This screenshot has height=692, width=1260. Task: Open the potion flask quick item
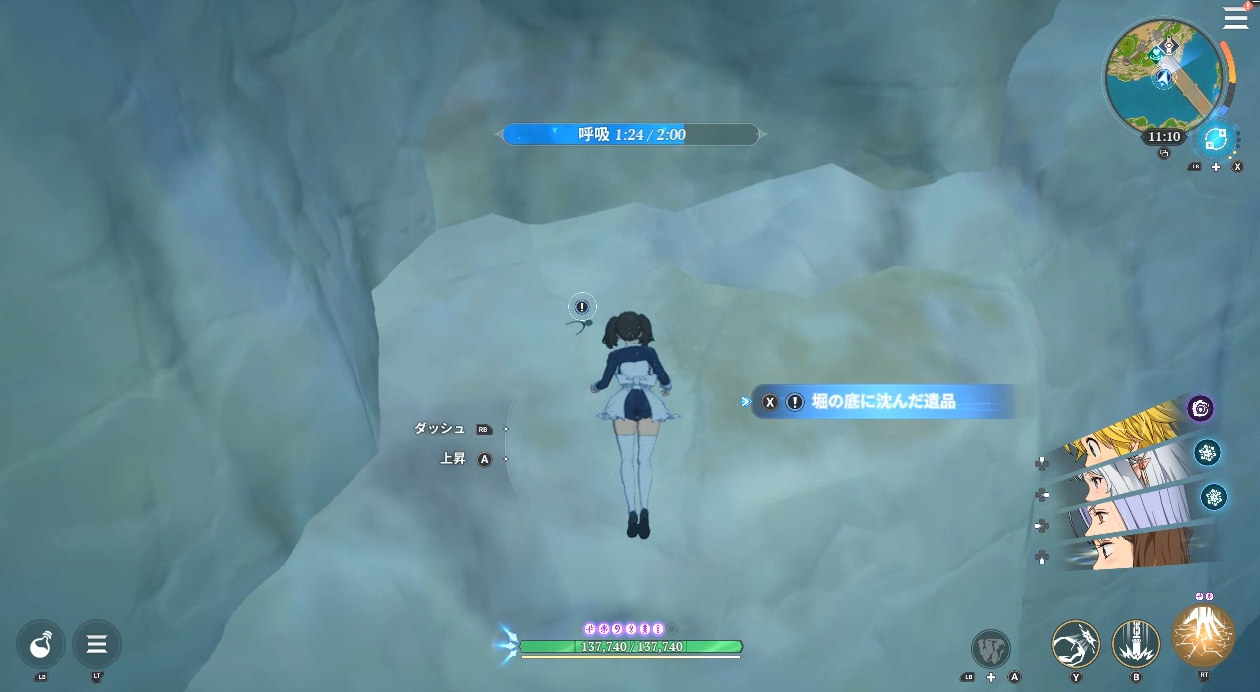tap(41, 644)
